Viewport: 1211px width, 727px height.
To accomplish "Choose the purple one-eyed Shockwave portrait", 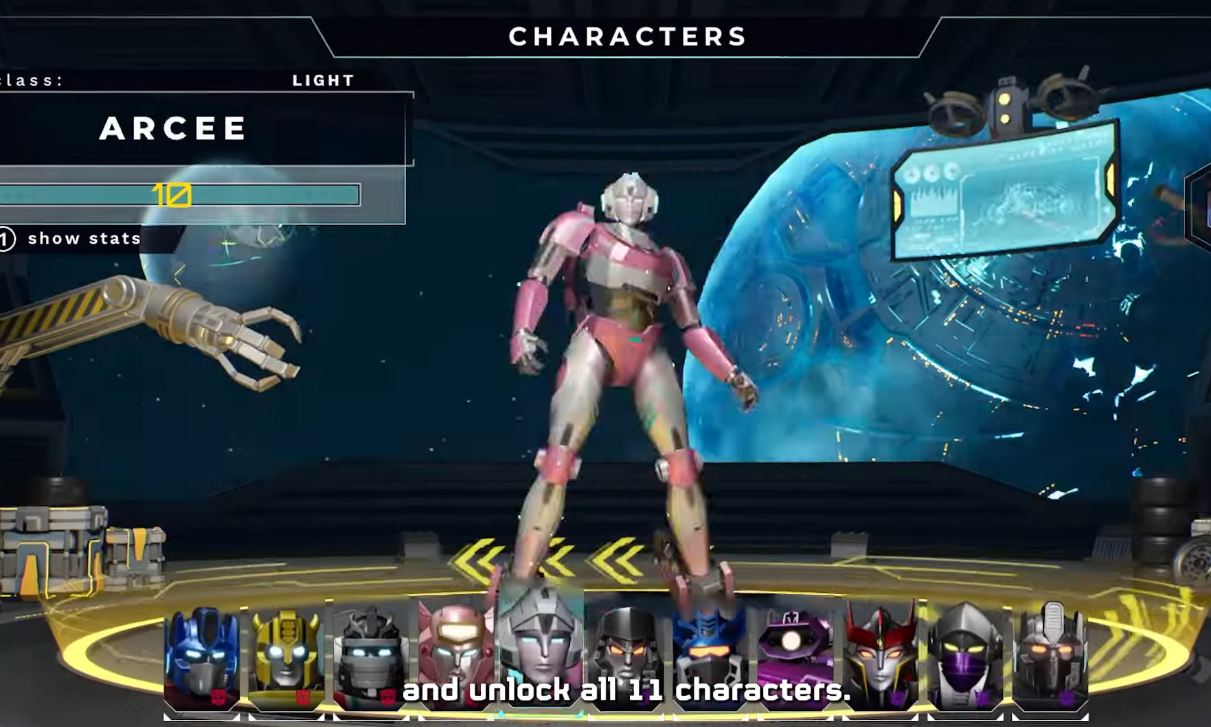I will (x=795, y=657).
